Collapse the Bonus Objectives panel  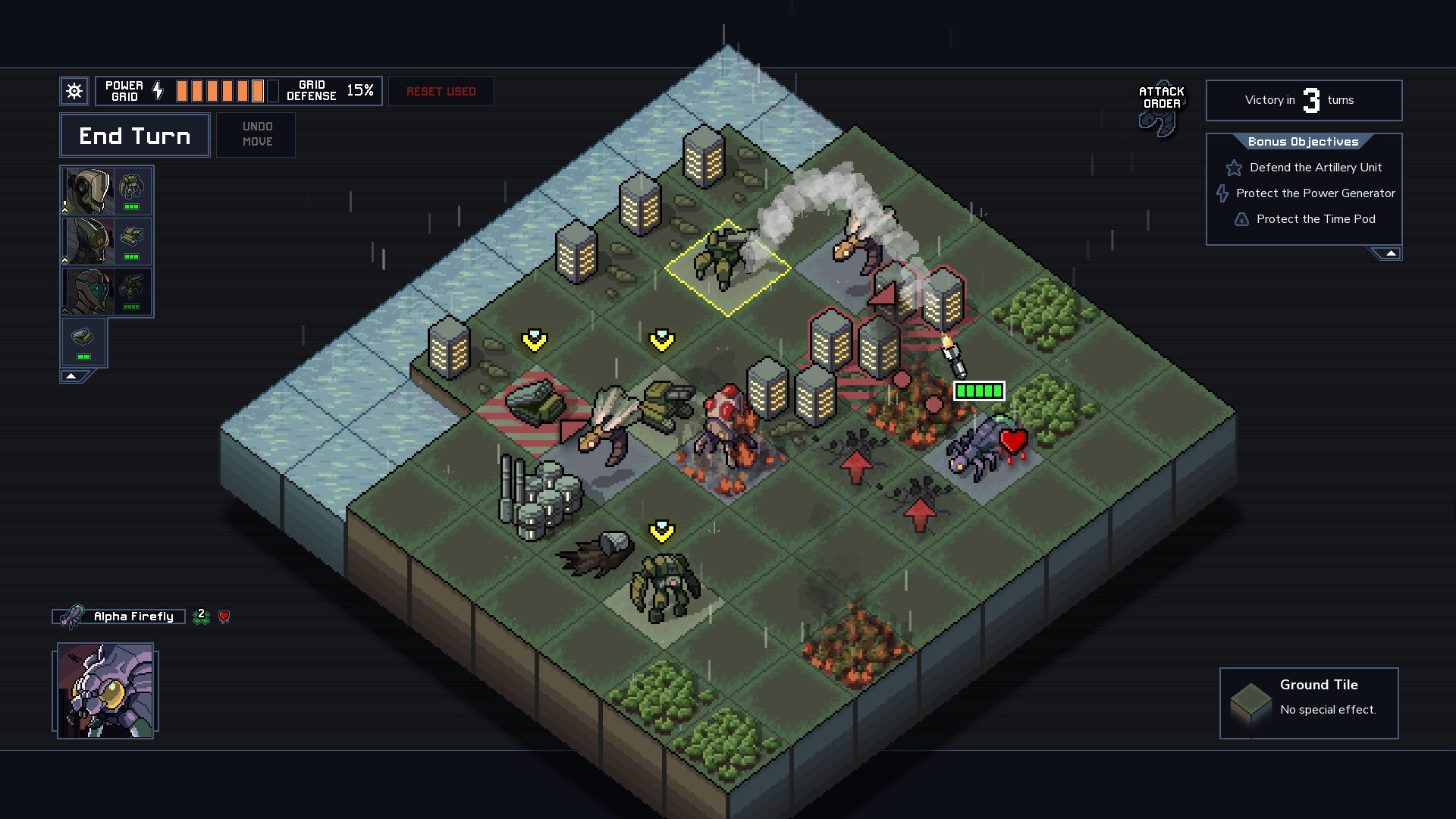[x=1392, y=253]
